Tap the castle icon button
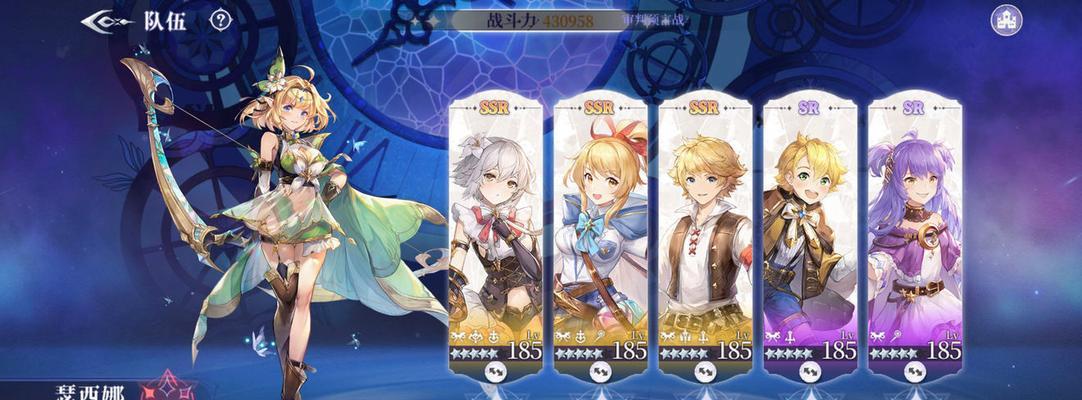The width and height of the screenshot is (1082, 400). [x=1006, y=20]
